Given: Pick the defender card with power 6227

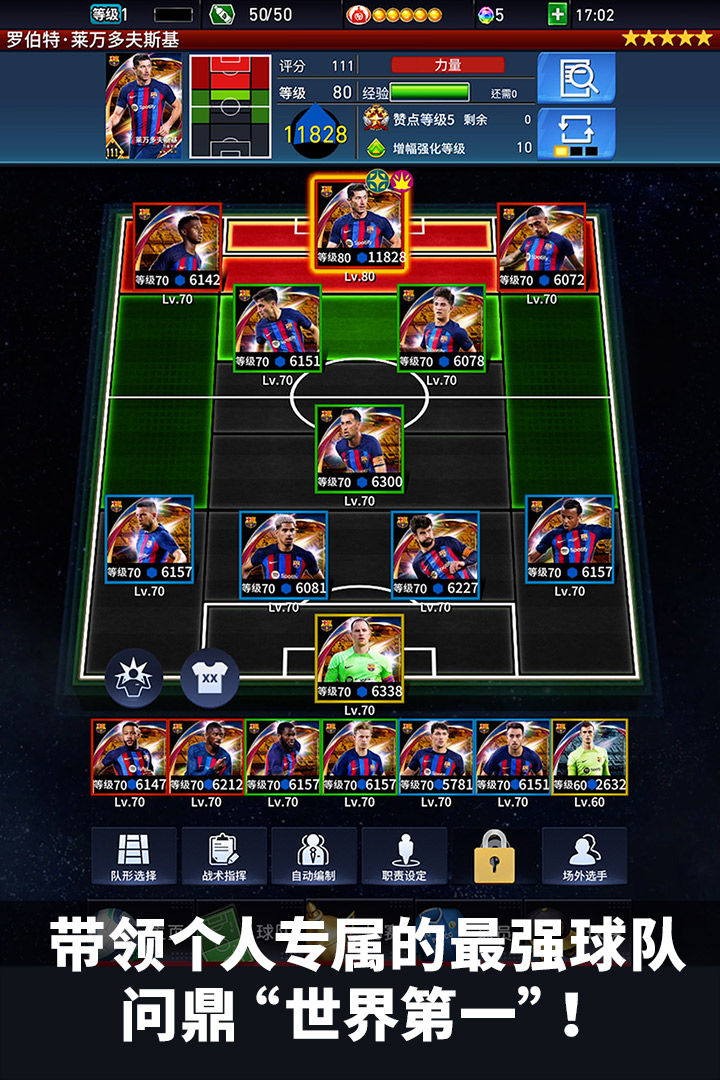Looking at the screenshot, I should click(x=435, y=555).
